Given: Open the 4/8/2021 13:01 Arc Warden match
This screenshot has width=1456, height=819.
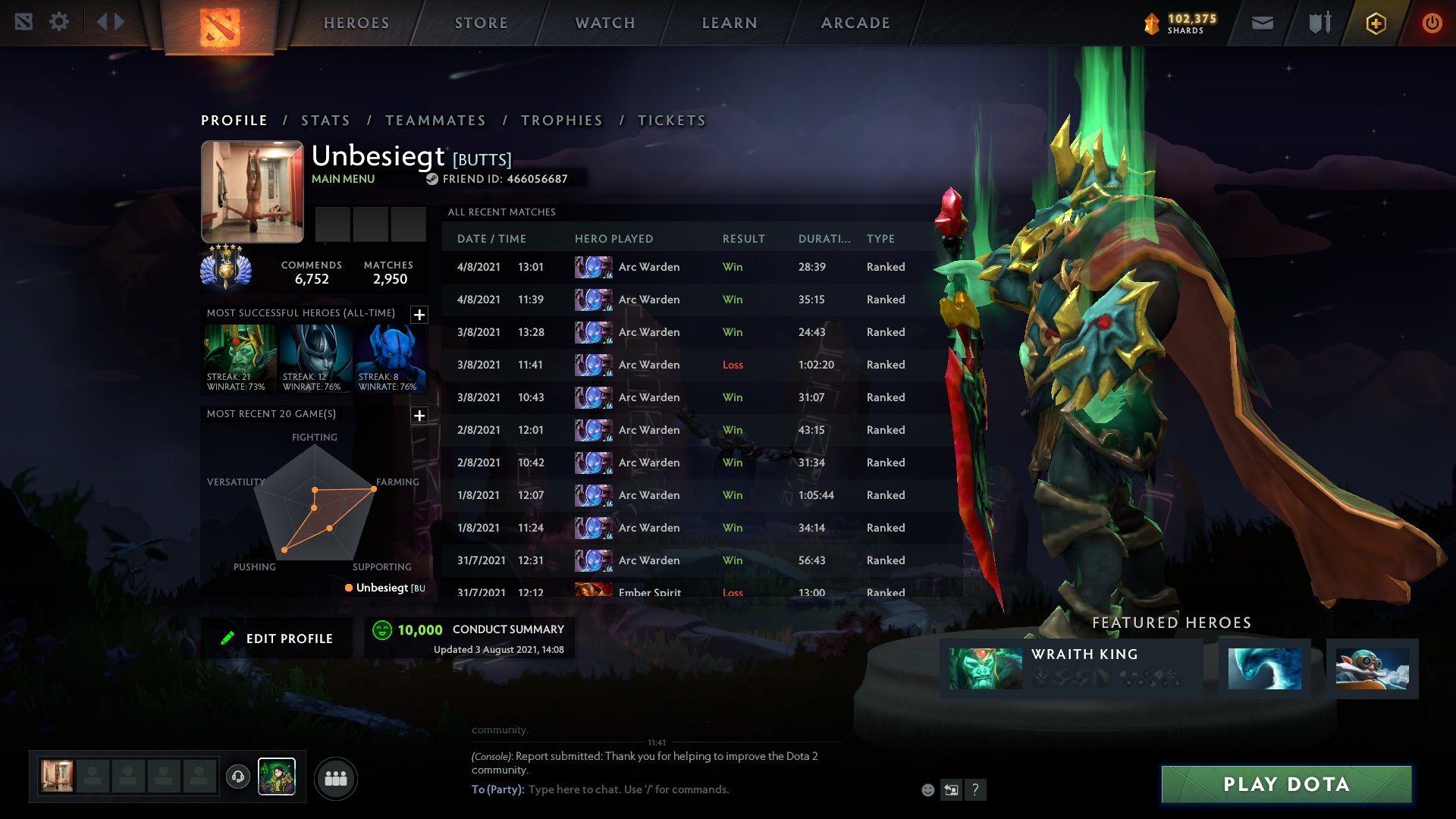Looking at the screenshot, I should coord(682,267).
